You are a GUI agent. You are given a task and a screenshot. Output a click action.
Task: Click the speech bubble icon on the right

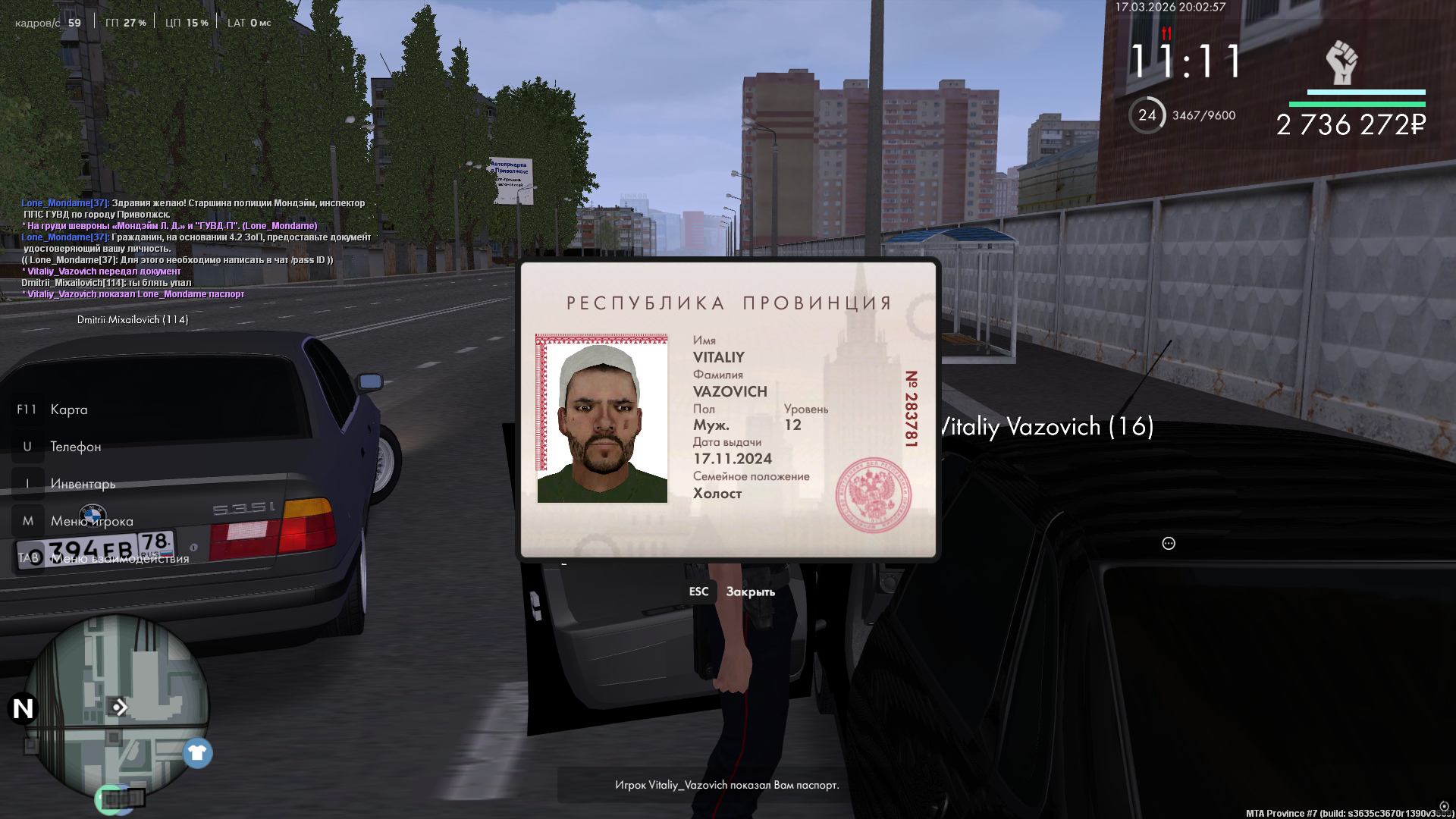(1169, 544)
